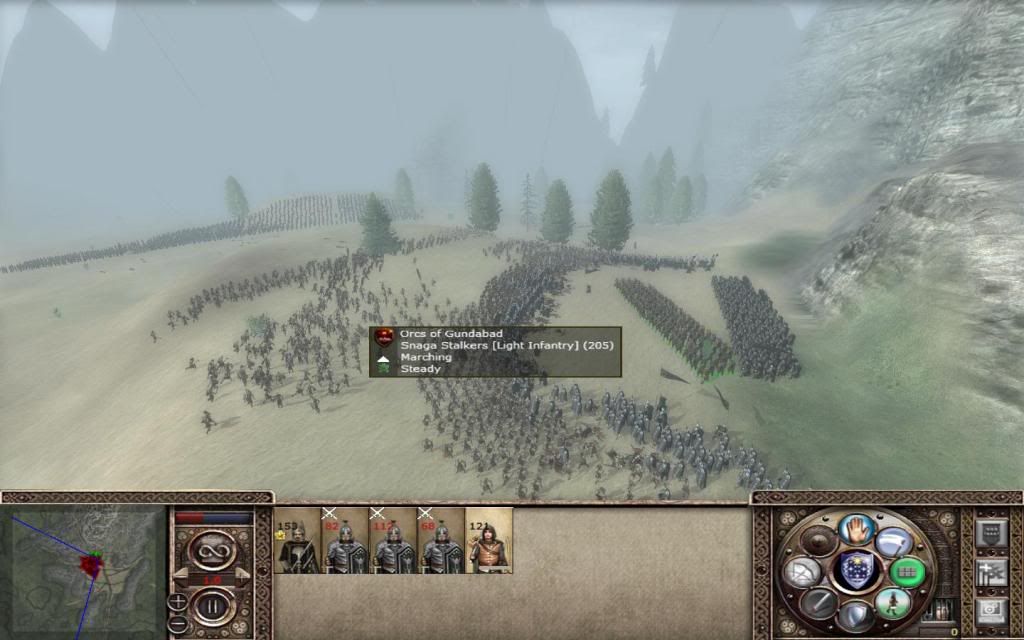Select the armored unit card showing 112
This screenshot has height=640, width=1024.
tap(393, 541)
